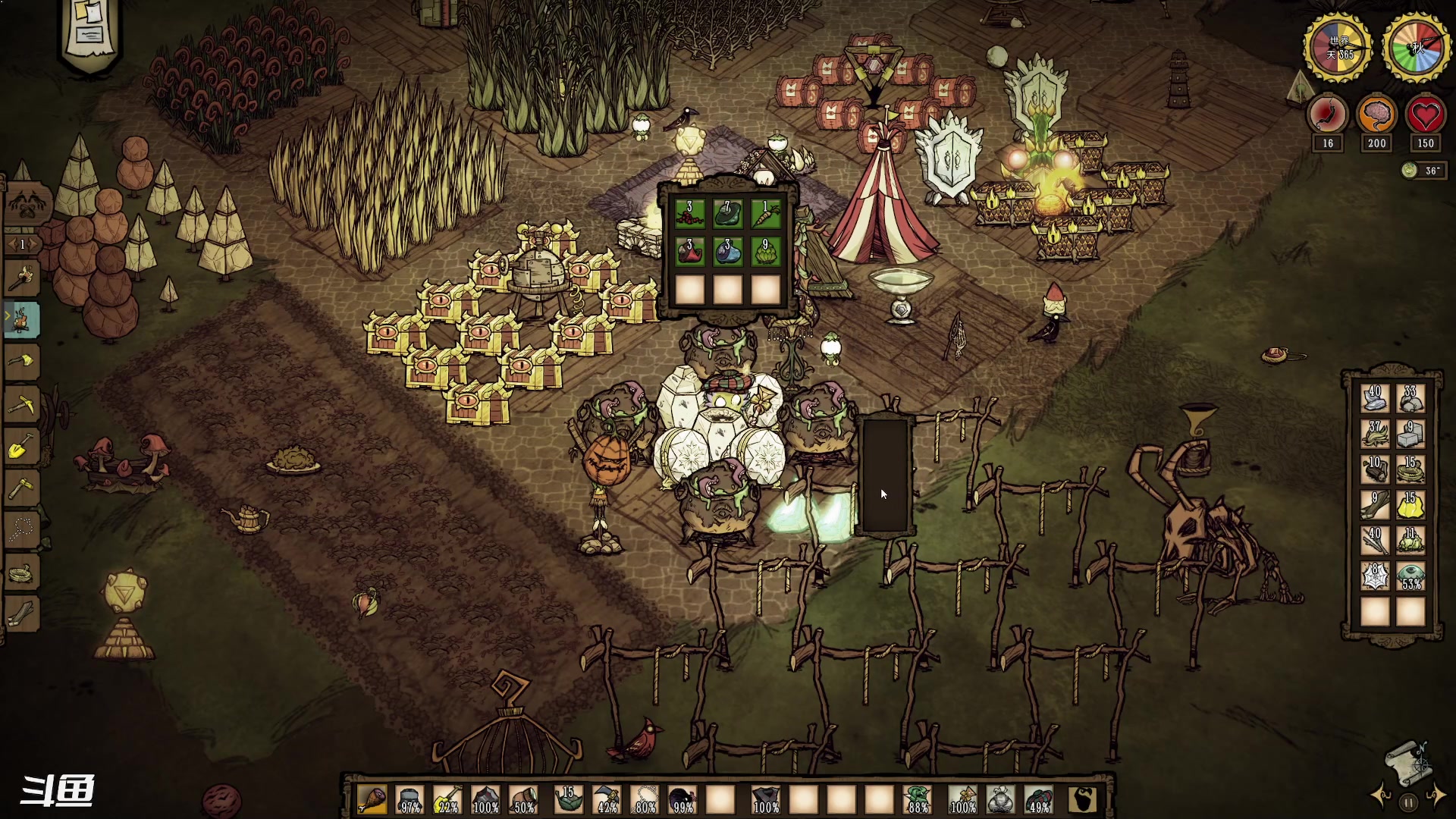
Task: Select the stack of 9 green leafy vegetables
Action: 765,252
